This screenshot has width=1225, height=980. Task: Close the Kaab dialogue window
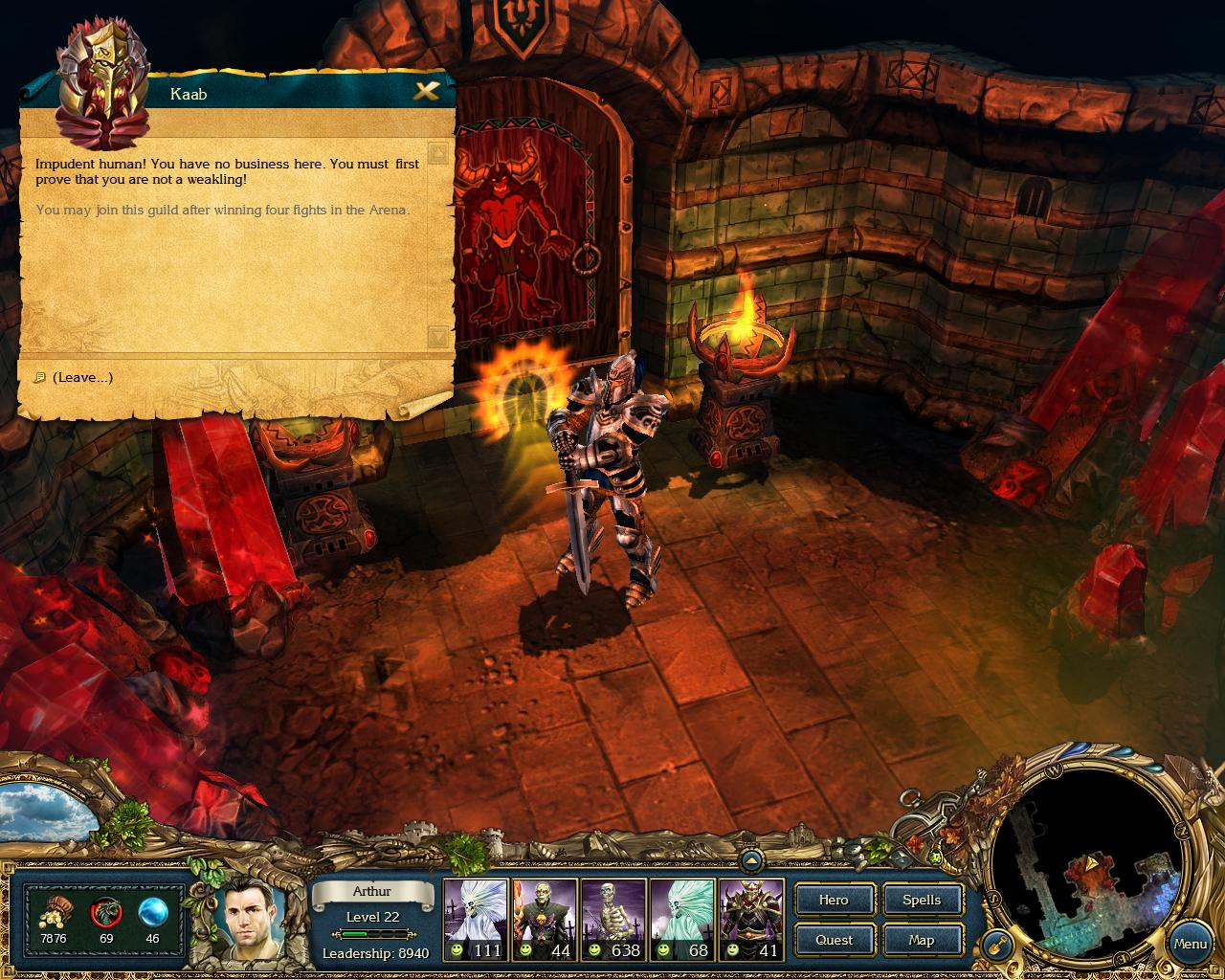[x=426, y=92]
